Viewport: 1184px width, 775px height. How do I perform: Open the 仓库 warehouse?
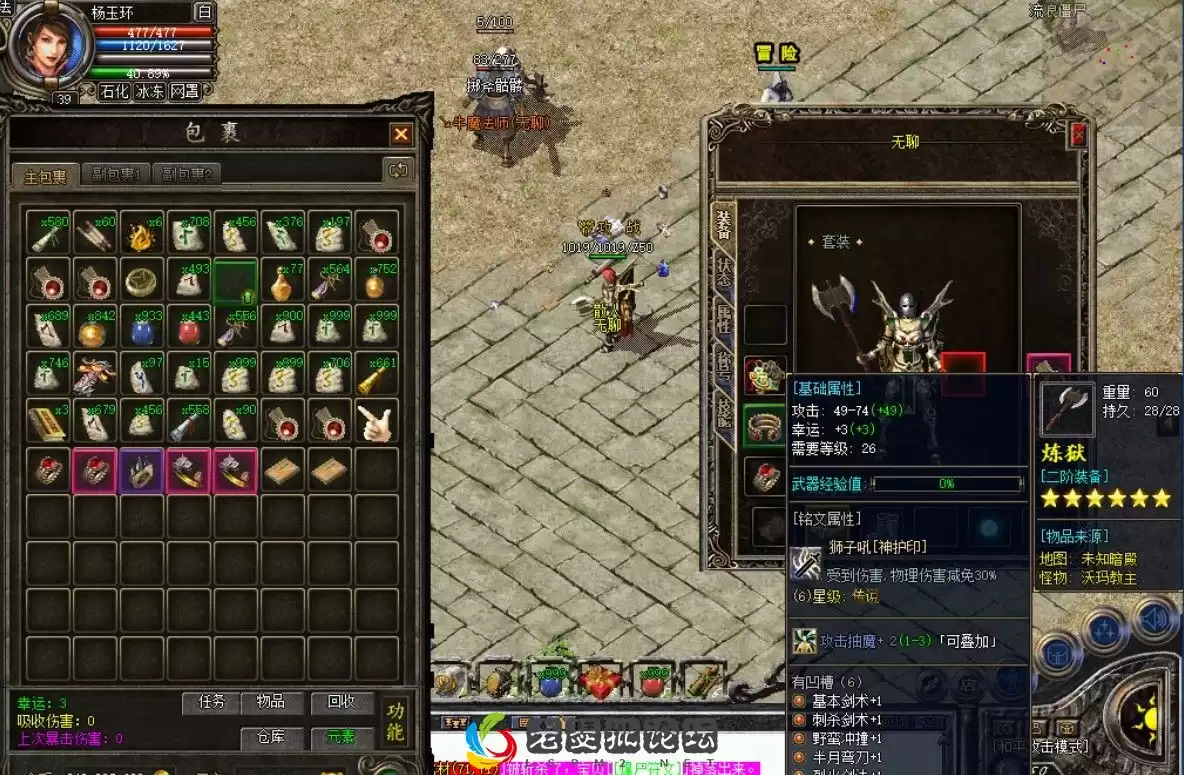click(270, 738)
